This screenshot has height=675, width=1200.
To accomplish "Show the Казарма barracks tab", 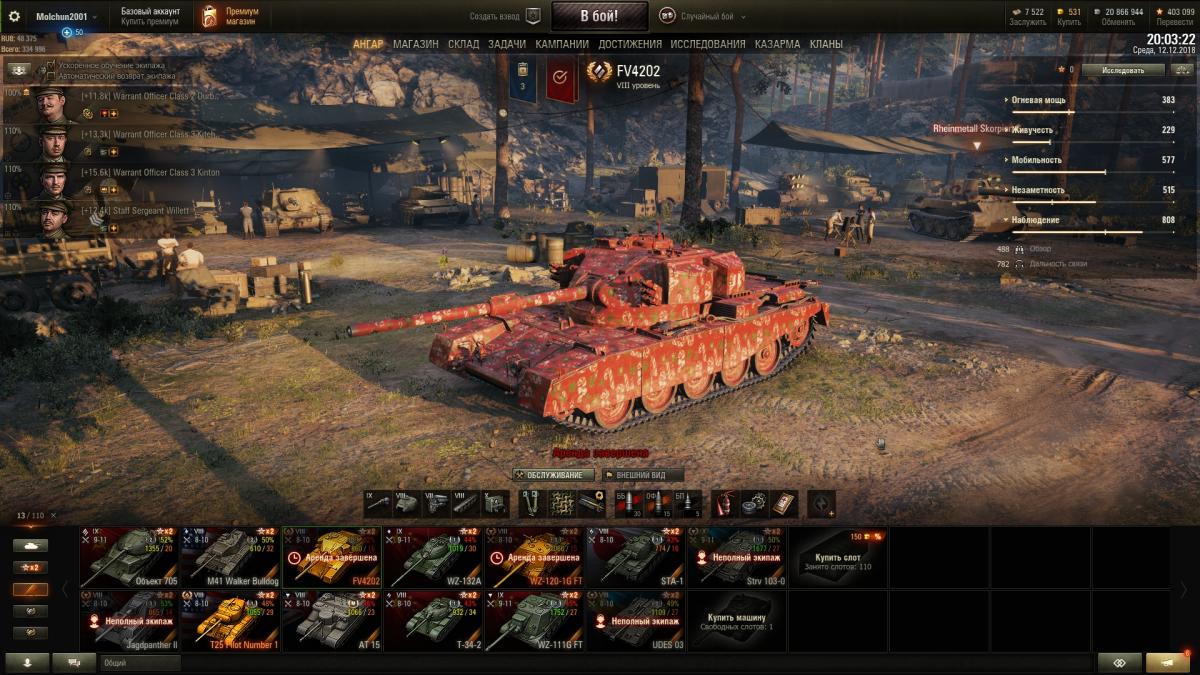I will (777, 44).
